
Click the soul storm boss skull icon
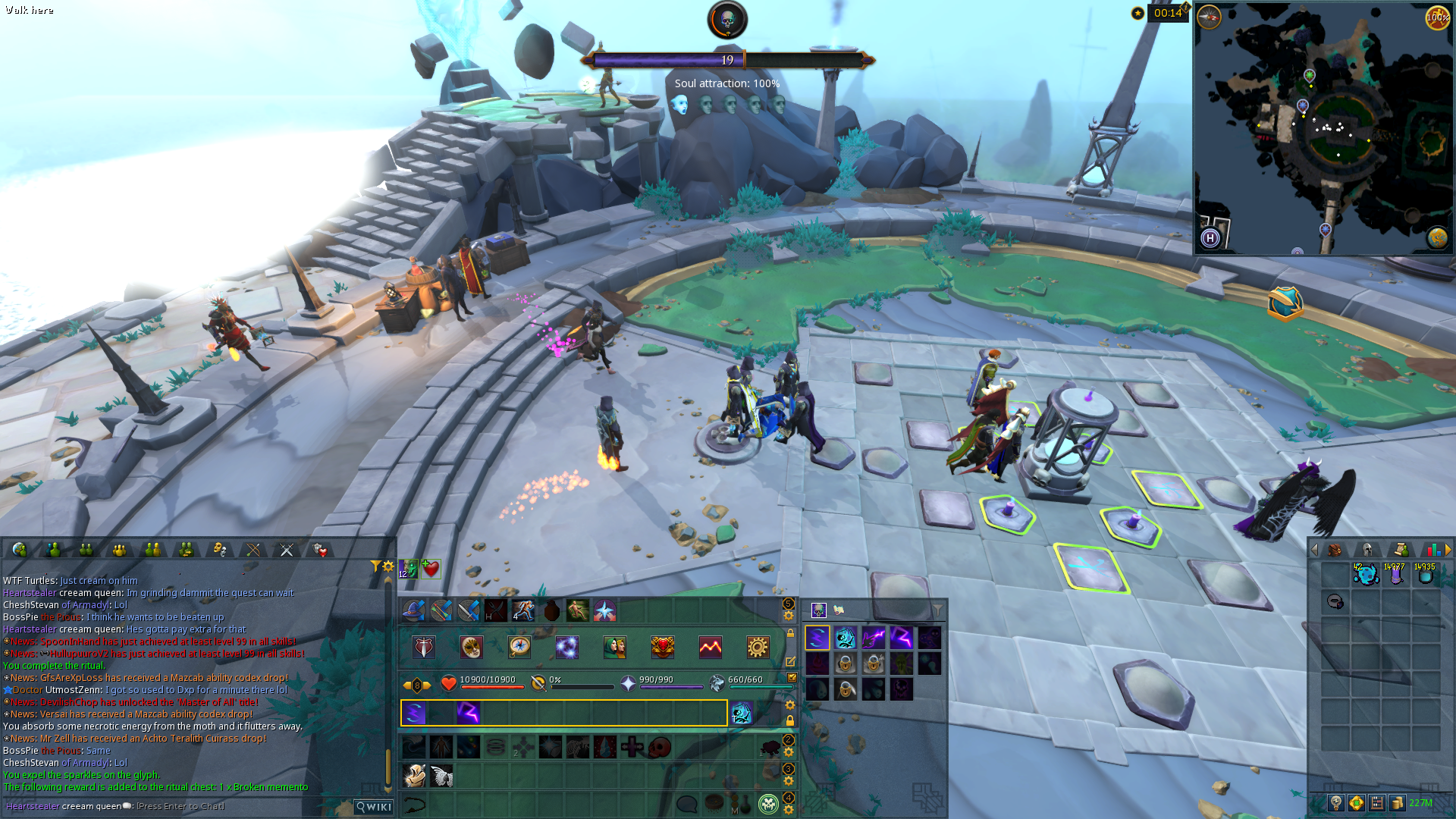(x=727, y=20)
